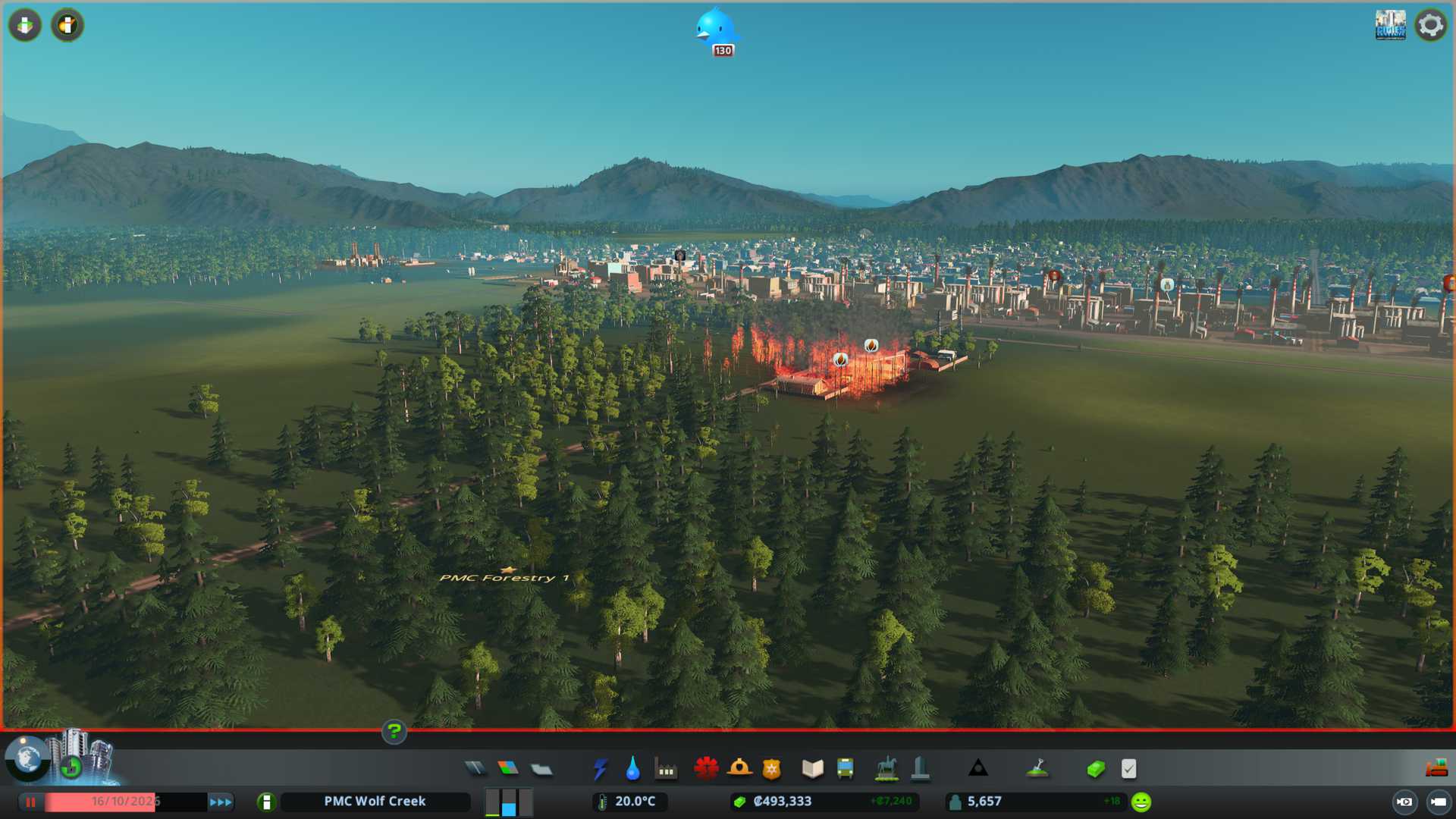
Task: Open the Economy money panel
Action: coord(1095,769)
